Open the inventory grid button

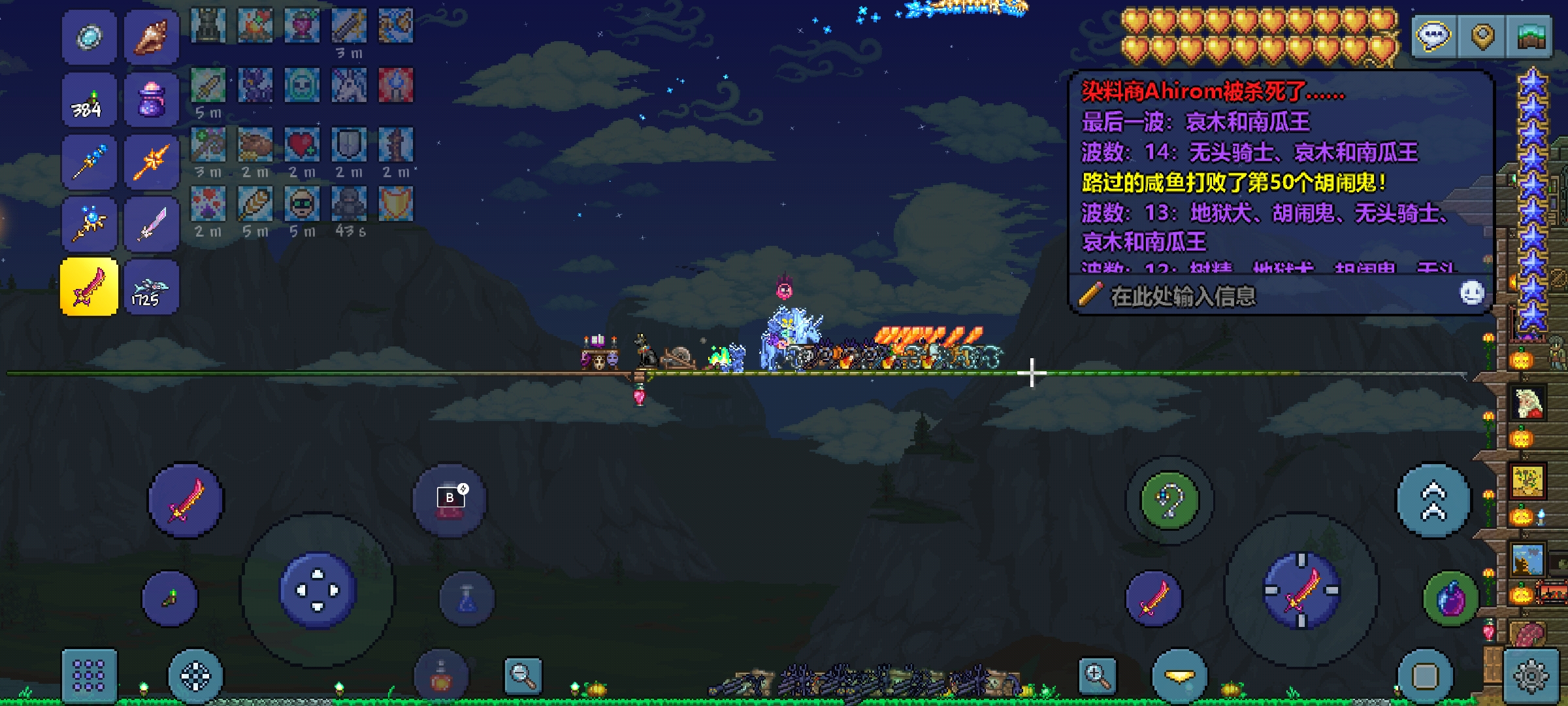(90, 675)
